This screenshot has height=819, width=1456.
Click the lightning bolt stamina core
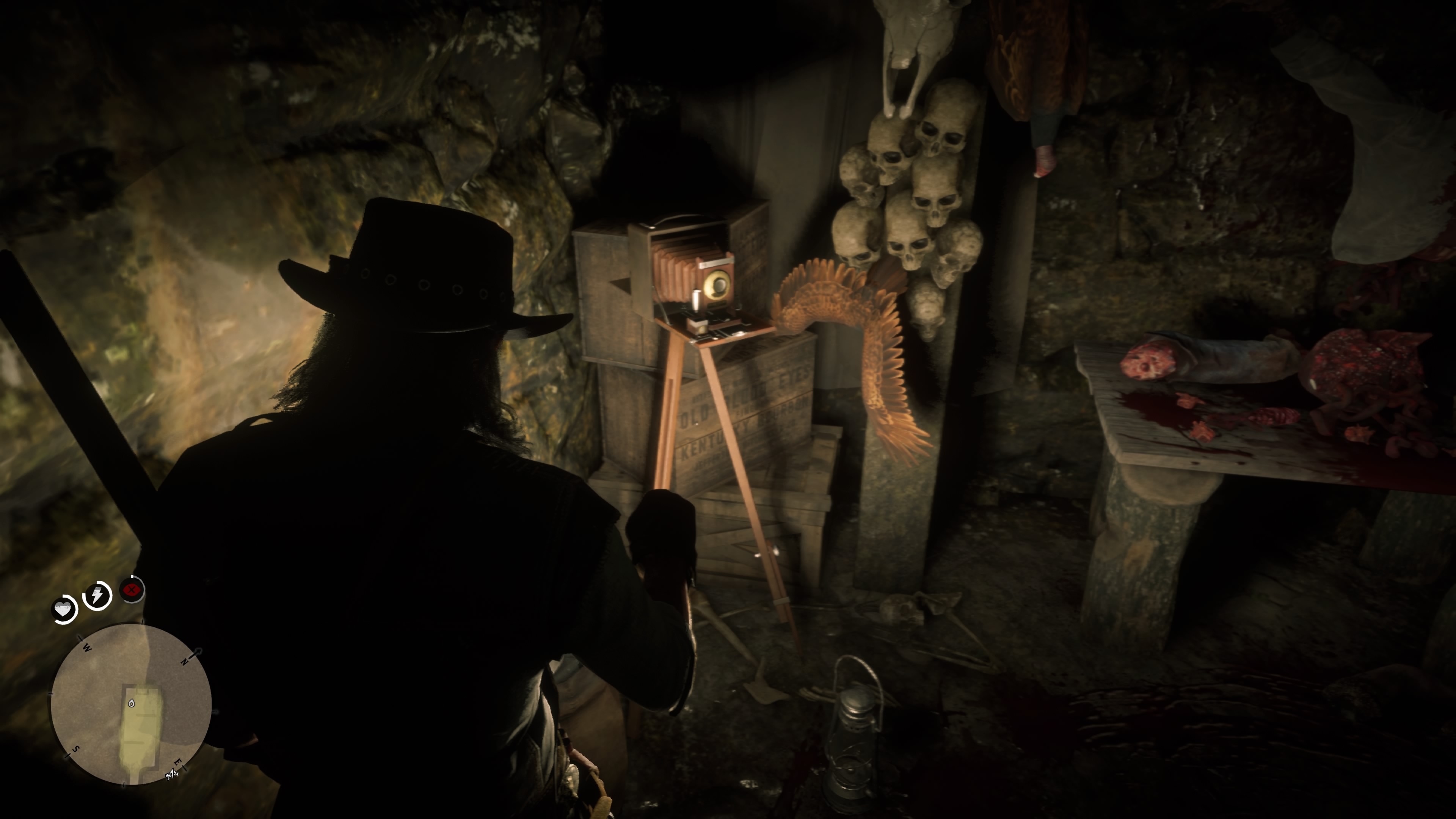(x=97, y=595)
